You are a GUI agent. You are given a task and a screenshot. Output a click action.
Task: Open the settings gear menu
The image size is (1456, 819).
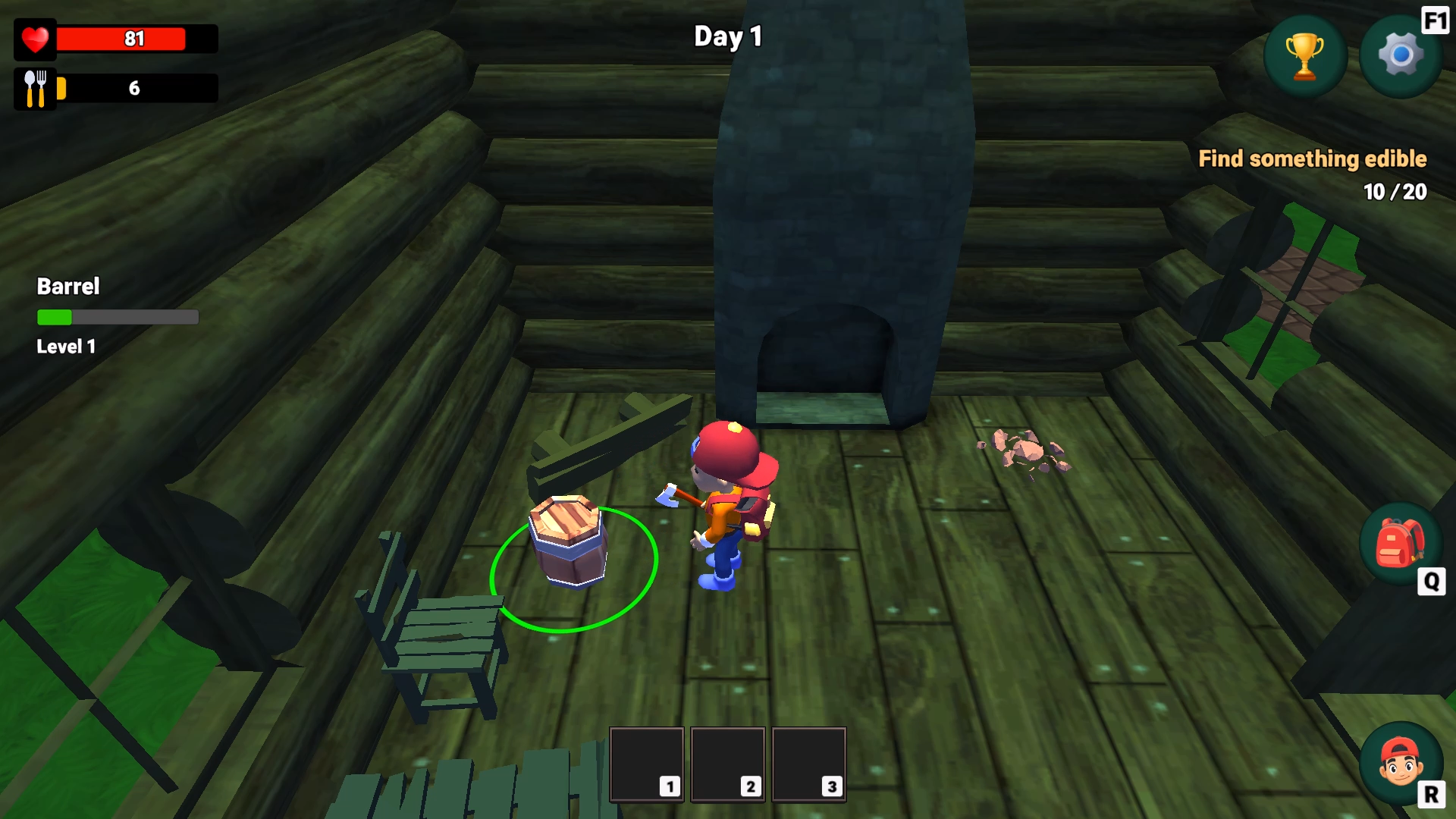[1399, 55]
